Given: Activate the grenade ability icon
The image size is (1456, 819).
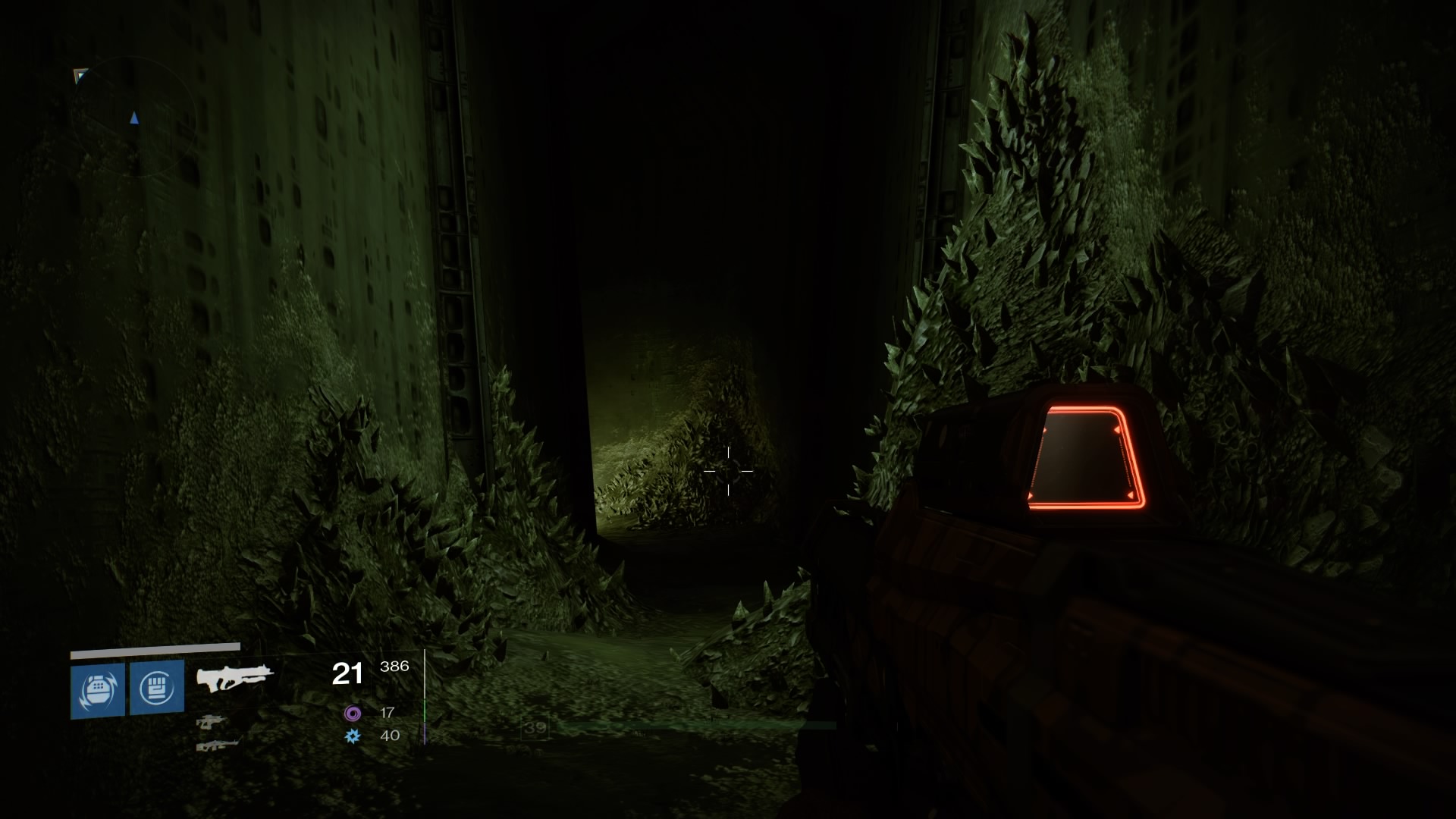Looking at the screenshot, I should click(98, 689).
